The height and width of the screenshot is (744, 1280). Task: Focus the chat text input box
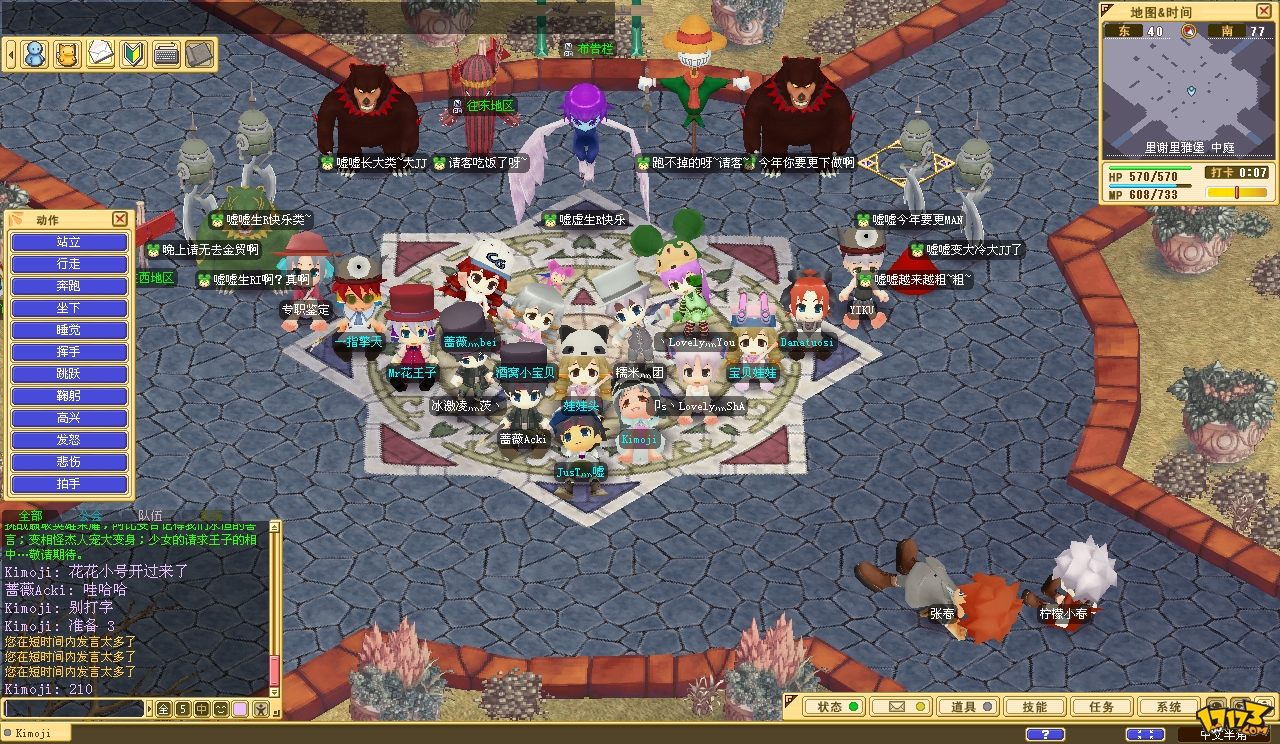[x=75, y=709]
